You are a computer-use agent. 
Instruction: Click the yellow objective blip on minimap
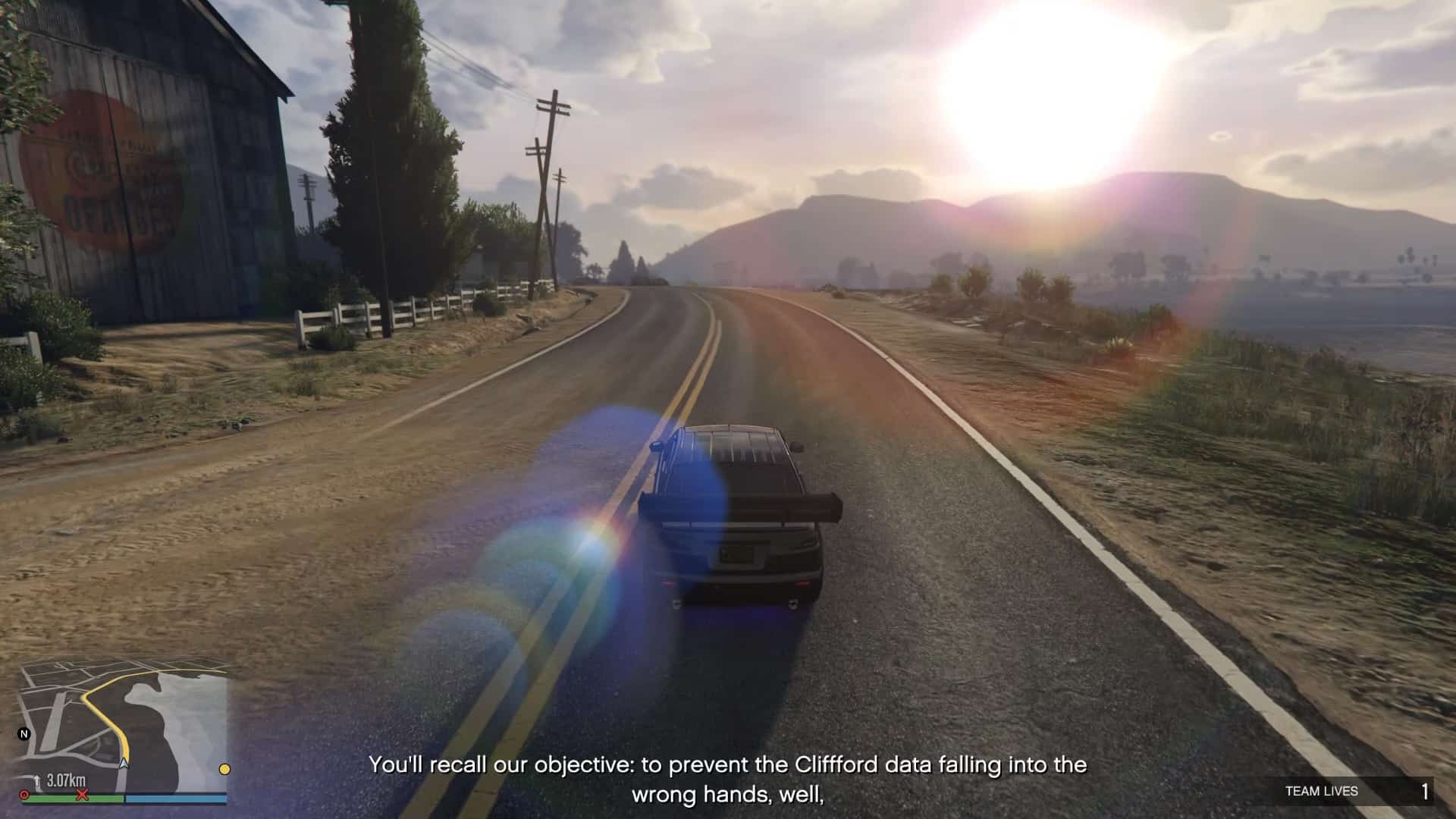tap(224, 769)
